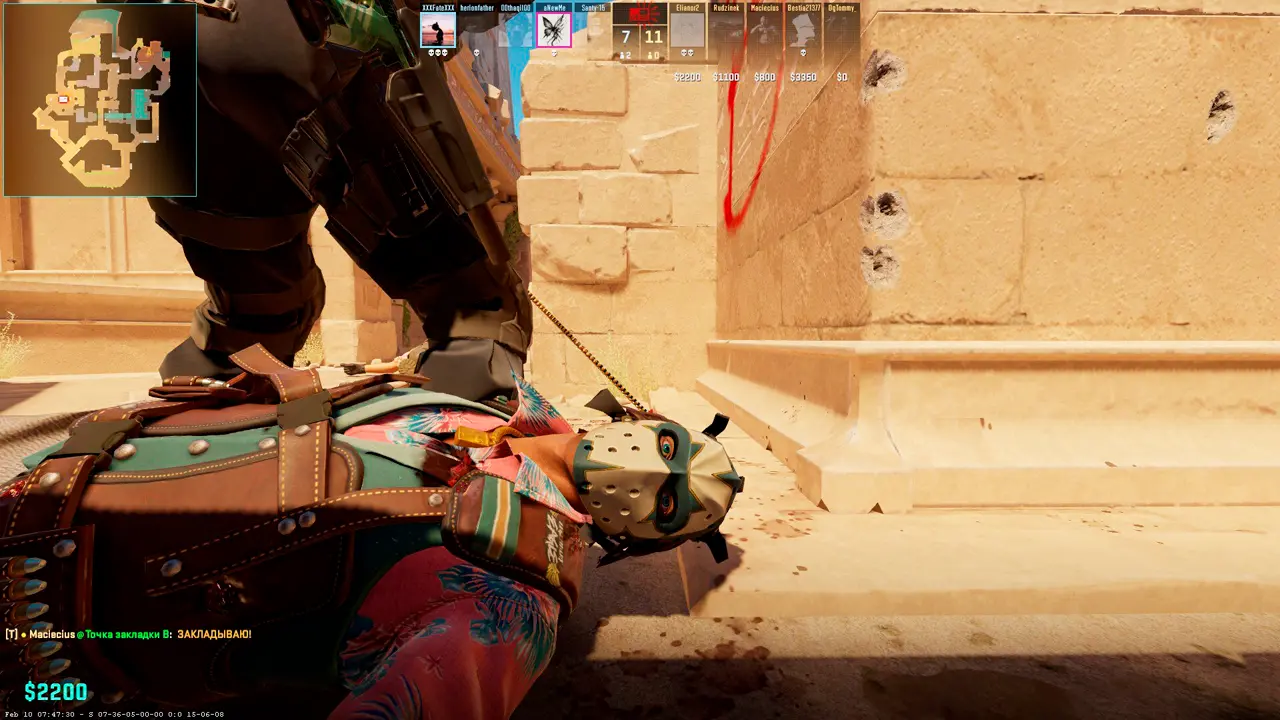Screen dimensions: 1280x720
Task: Select aNewMe's butterfly avatar
Action: point(553,30)
